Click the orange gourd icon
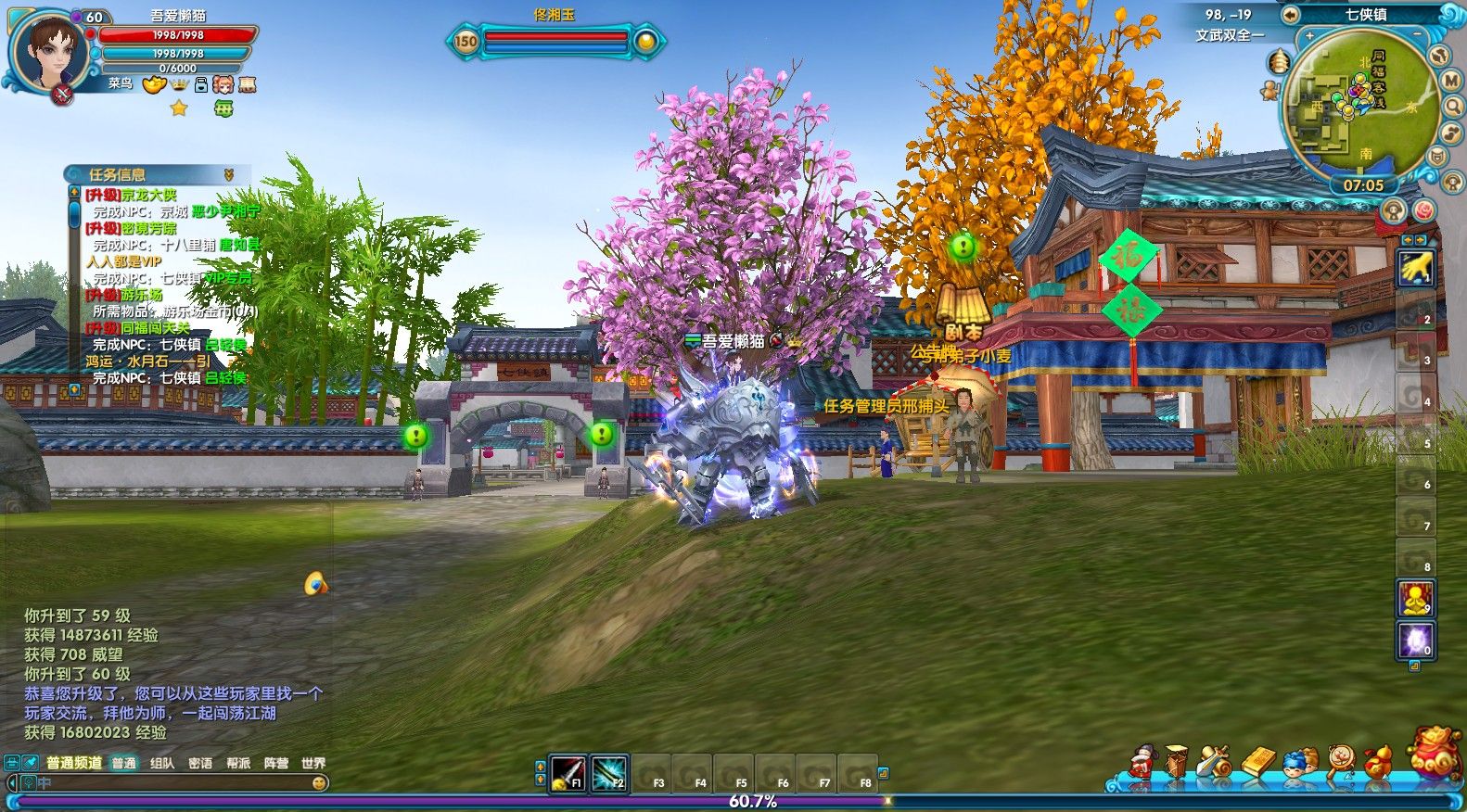 [1378, 762]
